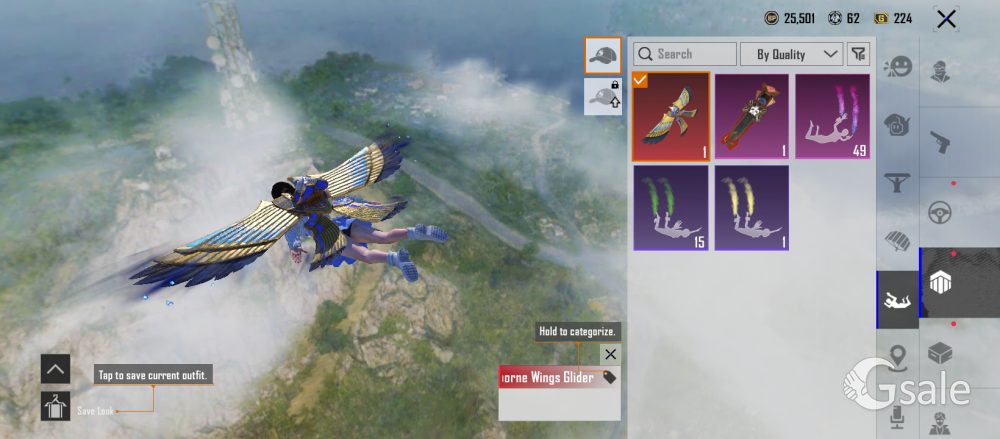Open the locked cap upgrade view

(x=603, y=95)
